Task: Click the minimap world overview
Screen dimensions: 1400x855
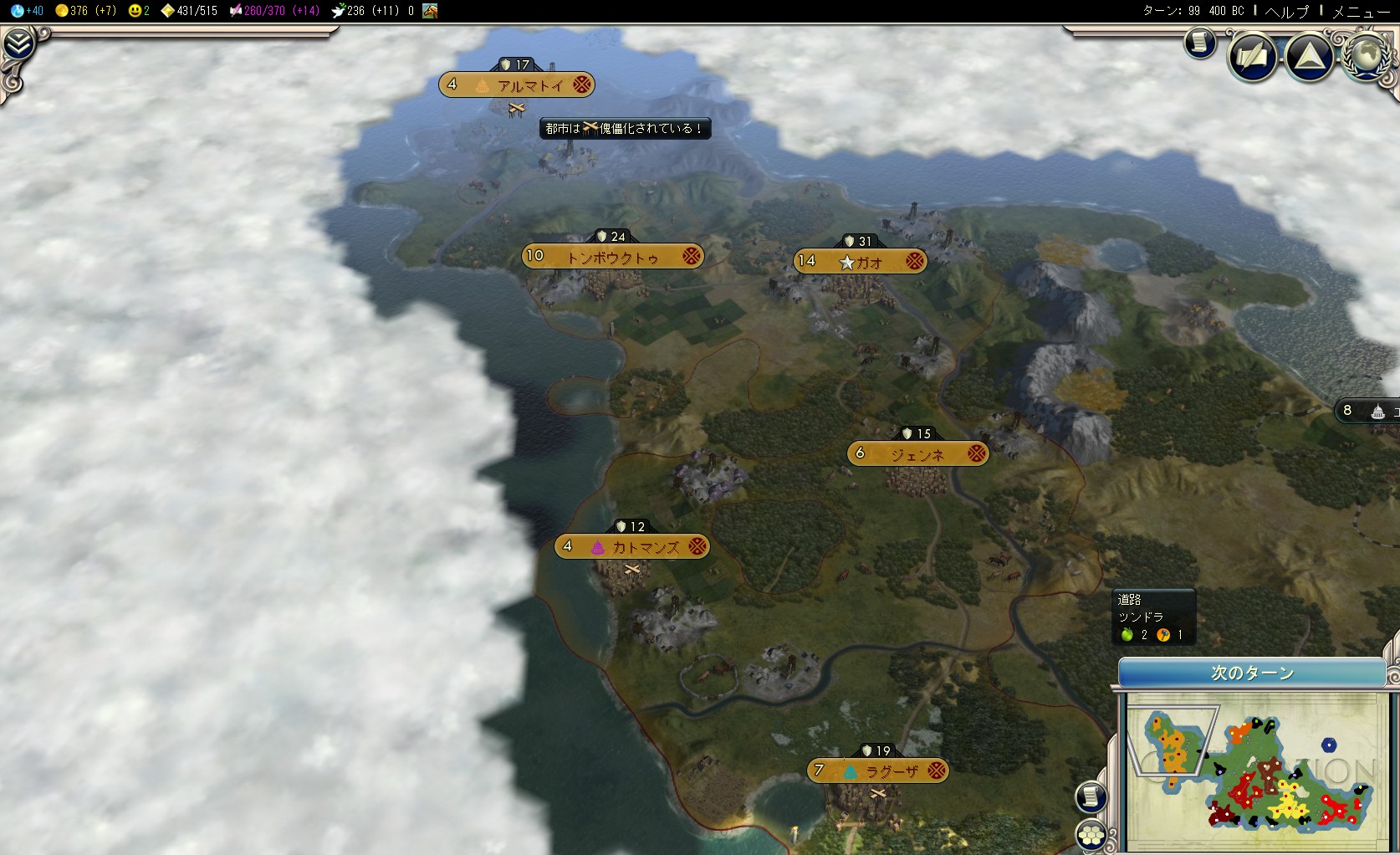Action: (1249, 771)
